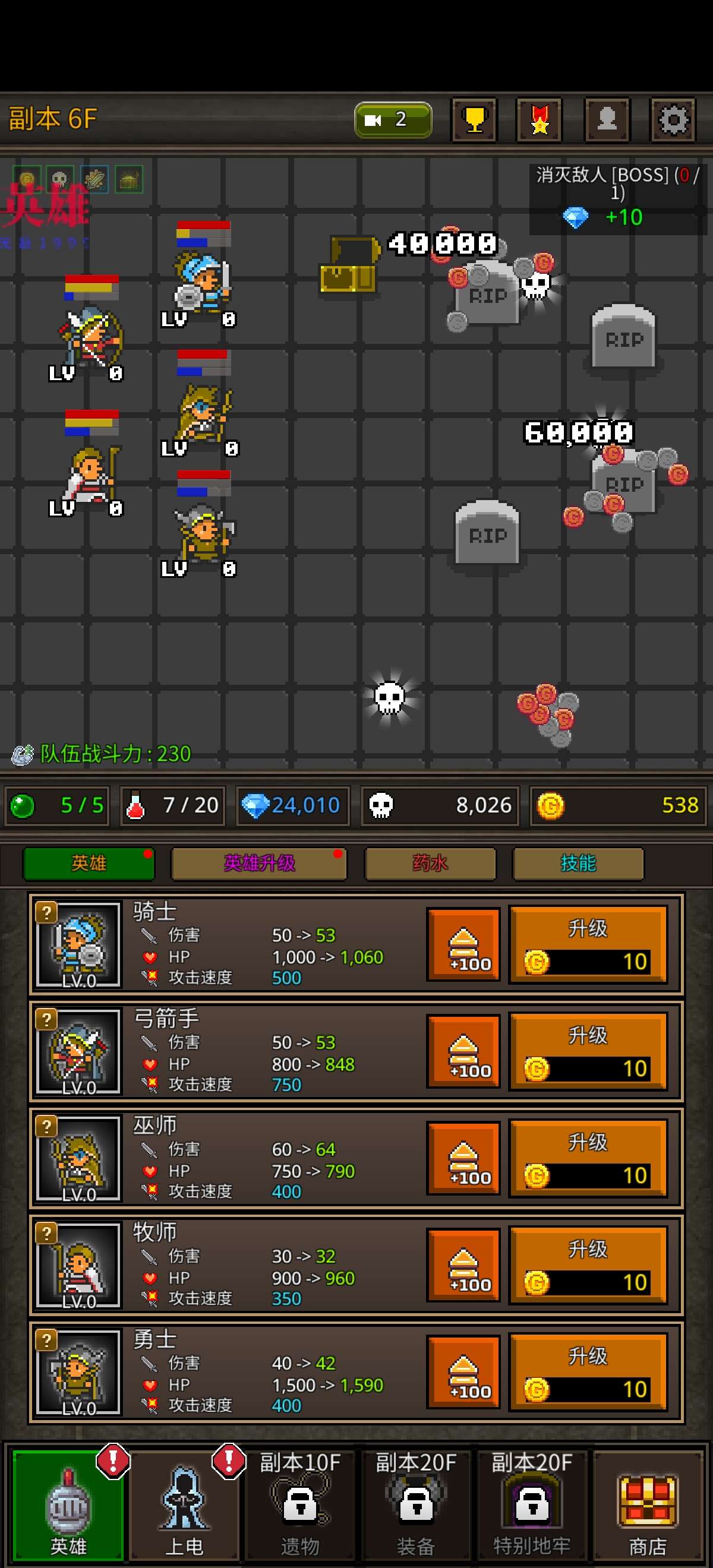Open the trophy achievements icon
The height and width of the screenshot is (1568, 713).
(474, 120)
